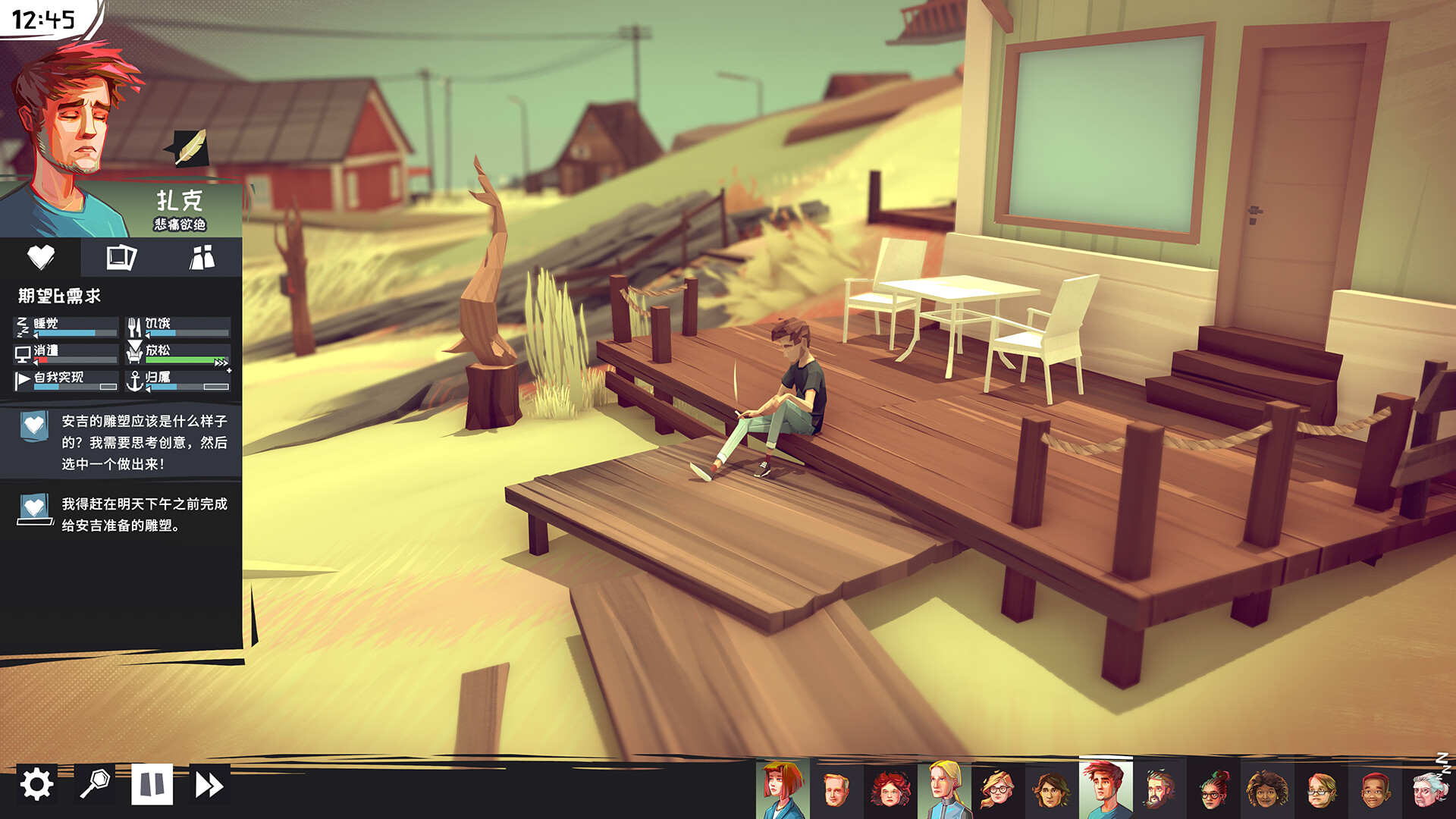Switch to the heart needs tab
The image size is (1456, 819).
point(41,258)
